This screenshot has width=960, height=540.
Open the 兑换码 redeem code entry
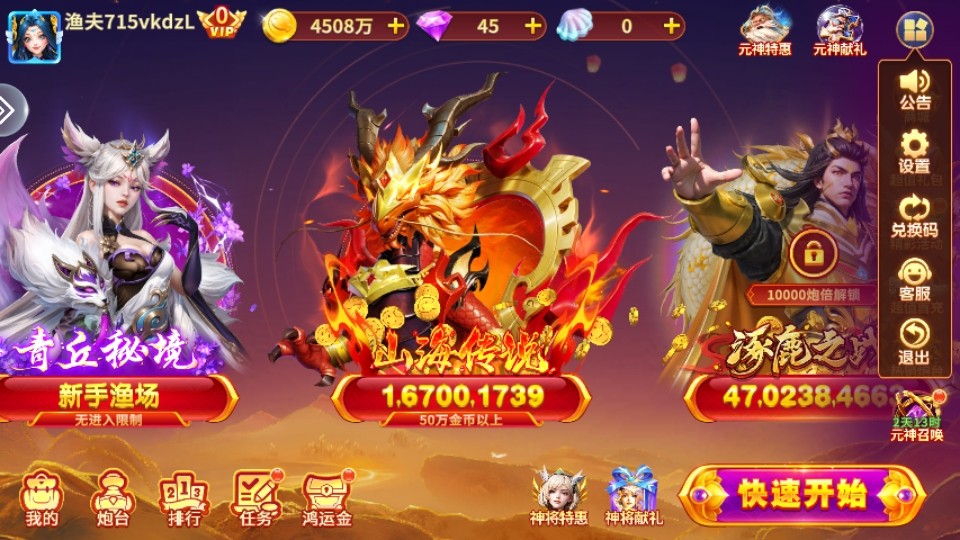click(914, 216)
